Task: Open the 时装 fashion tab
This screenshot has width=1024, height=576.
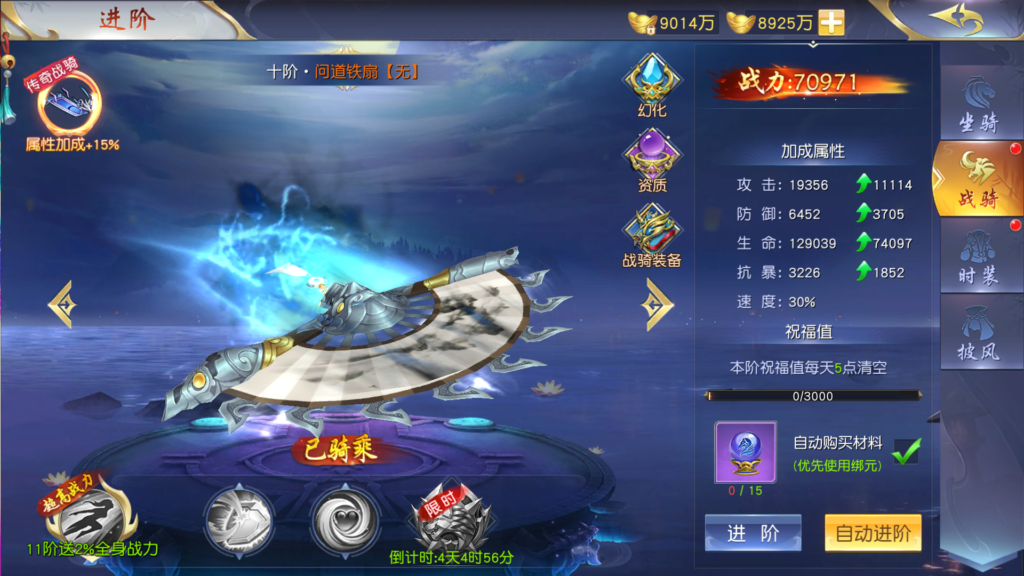Action: pos(979,257)
